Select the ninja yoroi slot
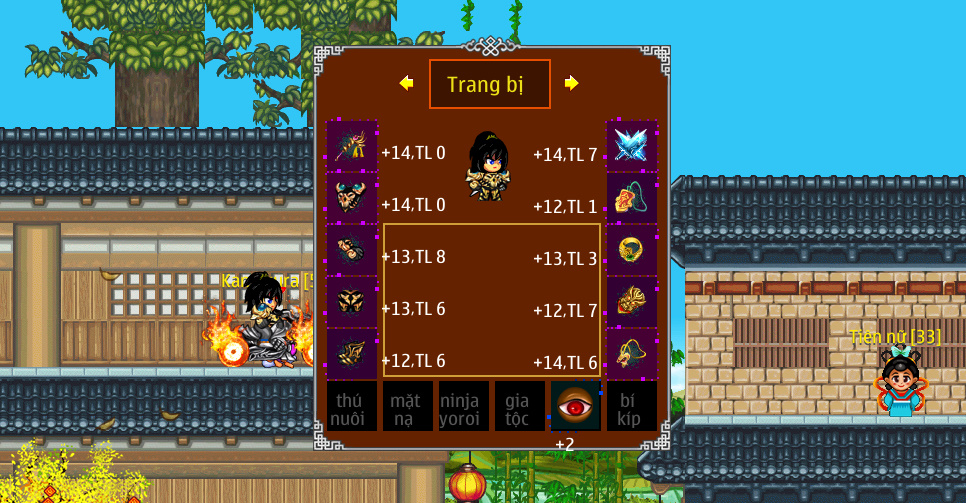The height and width of the screenshot is (503, 966). pyautogui.click(x=464, y=407)
